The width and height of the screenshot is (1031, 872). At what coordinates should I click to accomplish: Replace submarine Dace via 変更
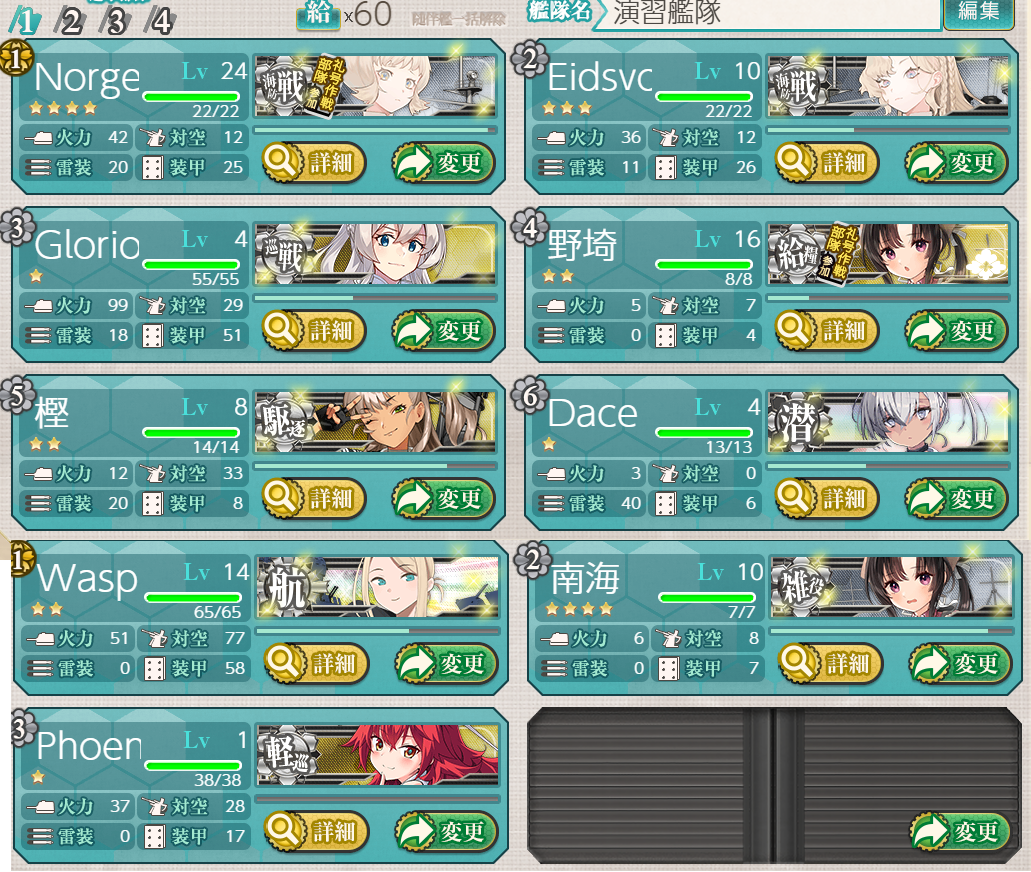(x=956, y=498)
